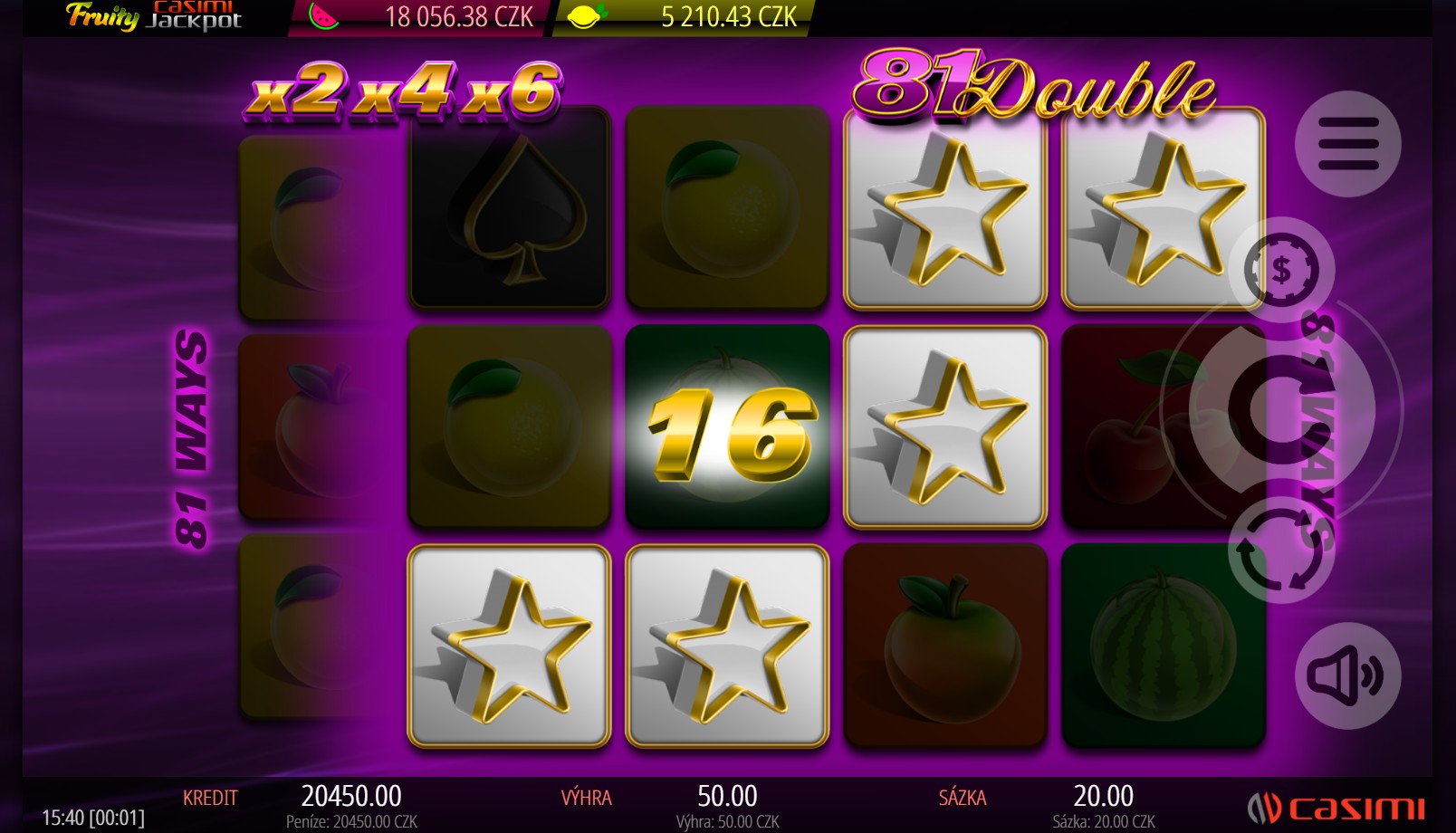
Task: Click the white star symbol top row
Action: (945, 215)
